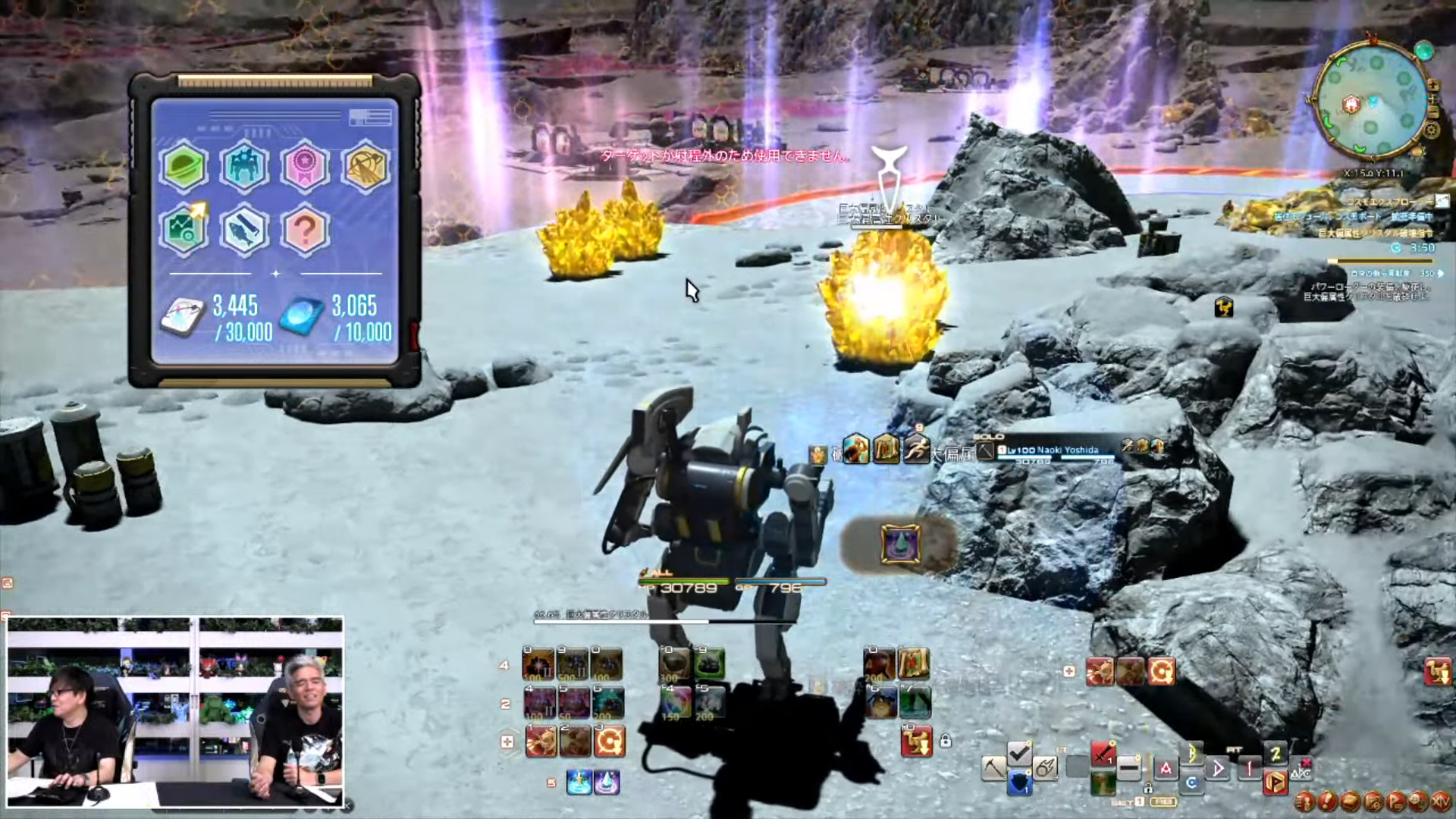The width and height of the screenshot is (1456, 819).
Task: Toggle the hotbar padlock icon
Action: [946, 741]
